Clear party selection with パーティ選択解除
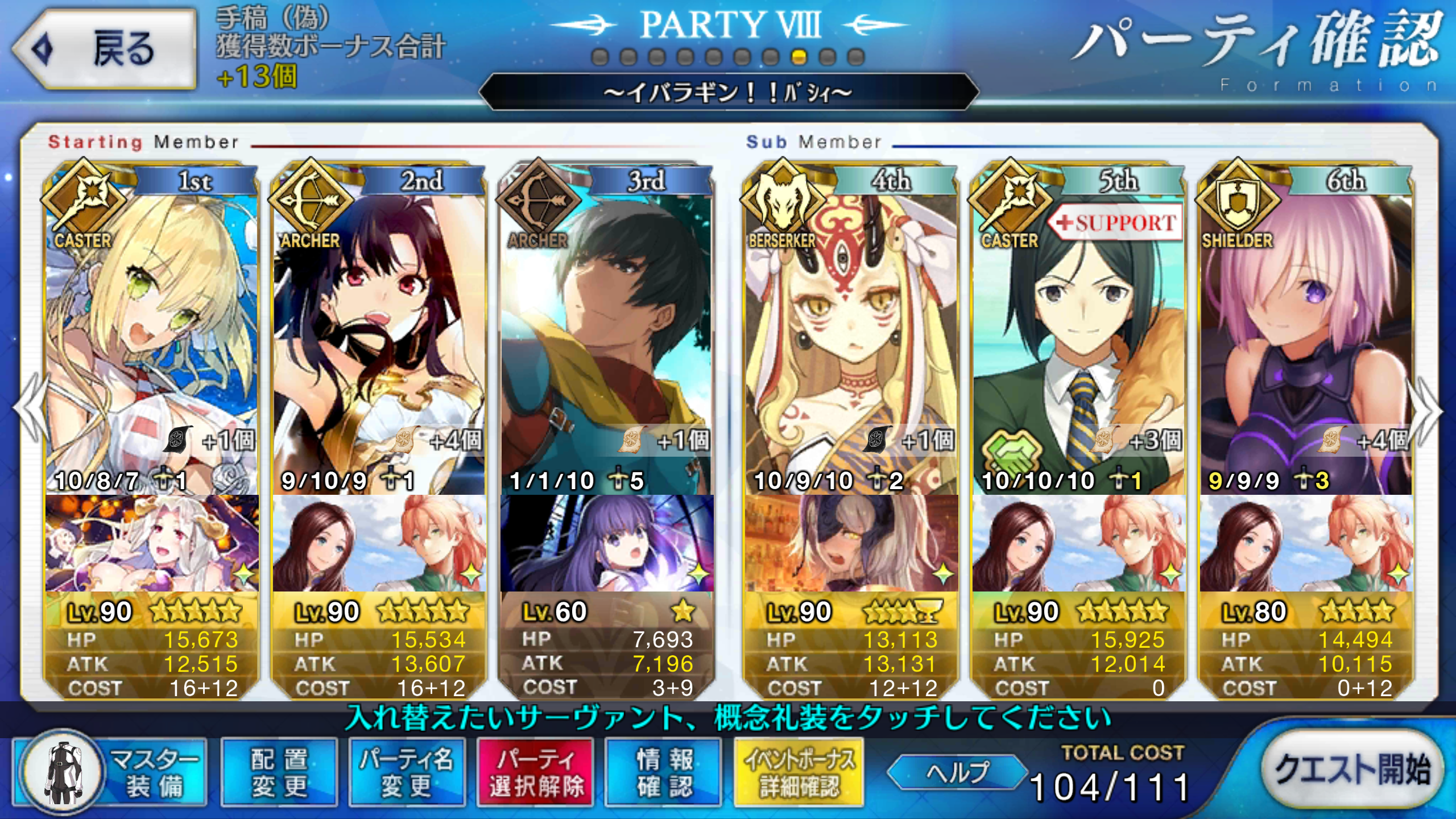1456x819 pixels. [535, 772]
